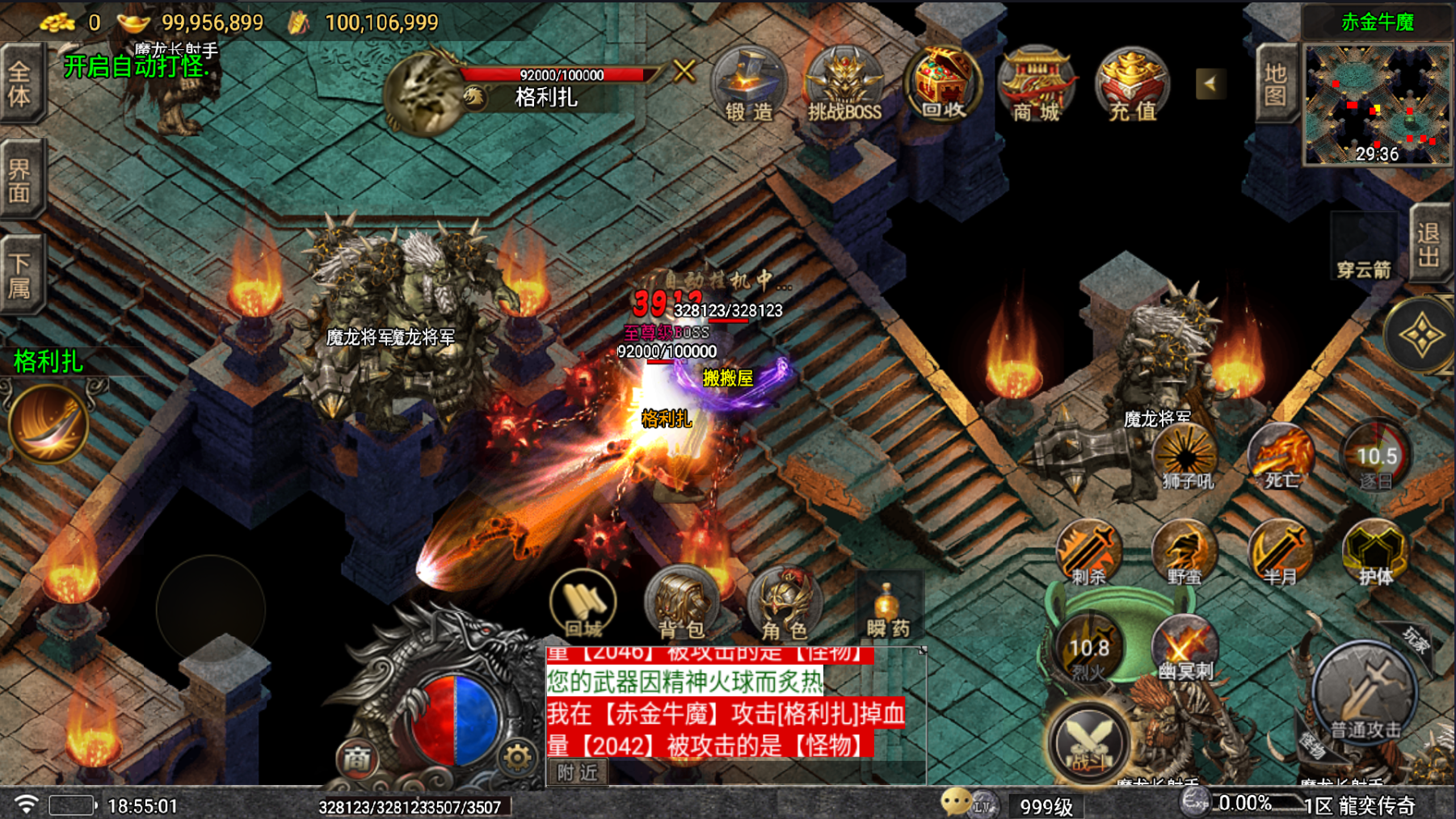Open the 回收 recycle chest
1456x819 pixels.
click(942, 84)
